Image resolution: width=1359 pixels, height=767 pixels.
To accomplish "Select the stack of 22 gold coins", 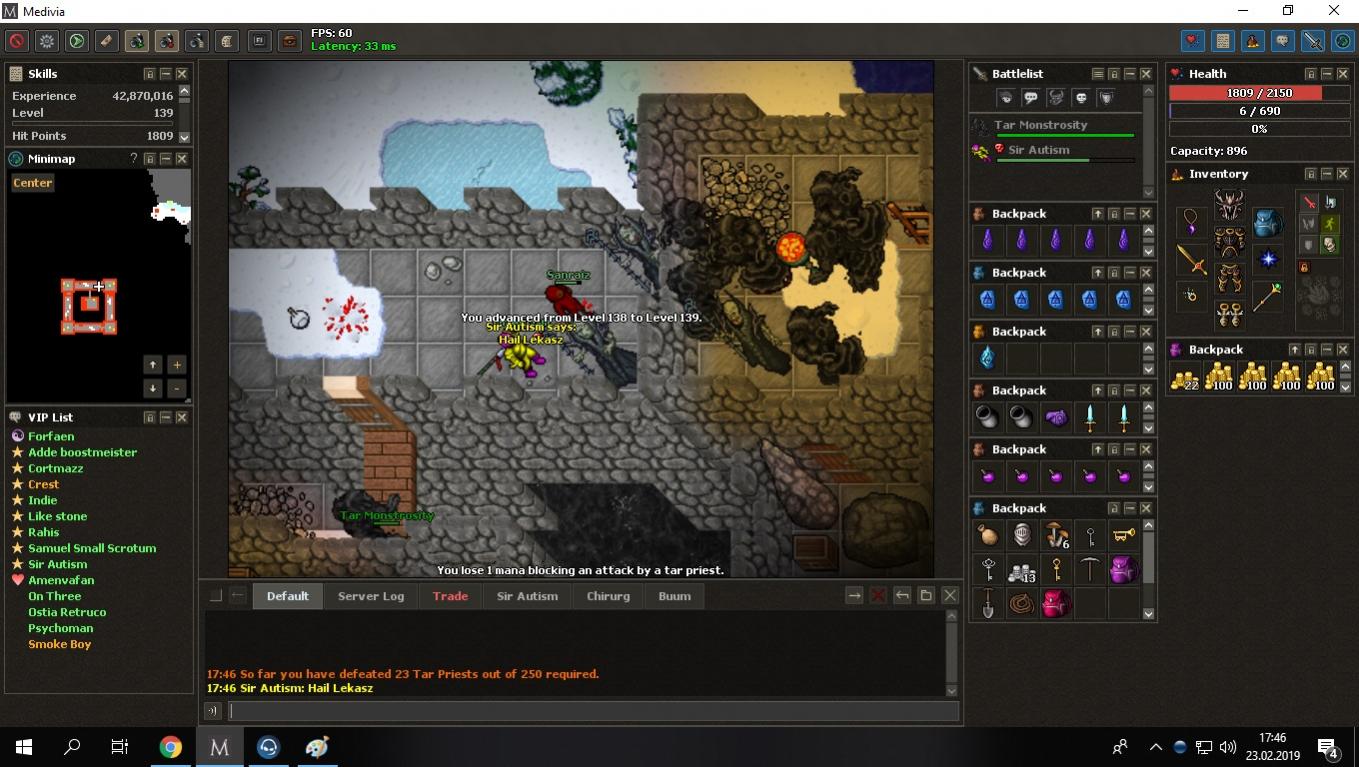I will point(1185,377).
